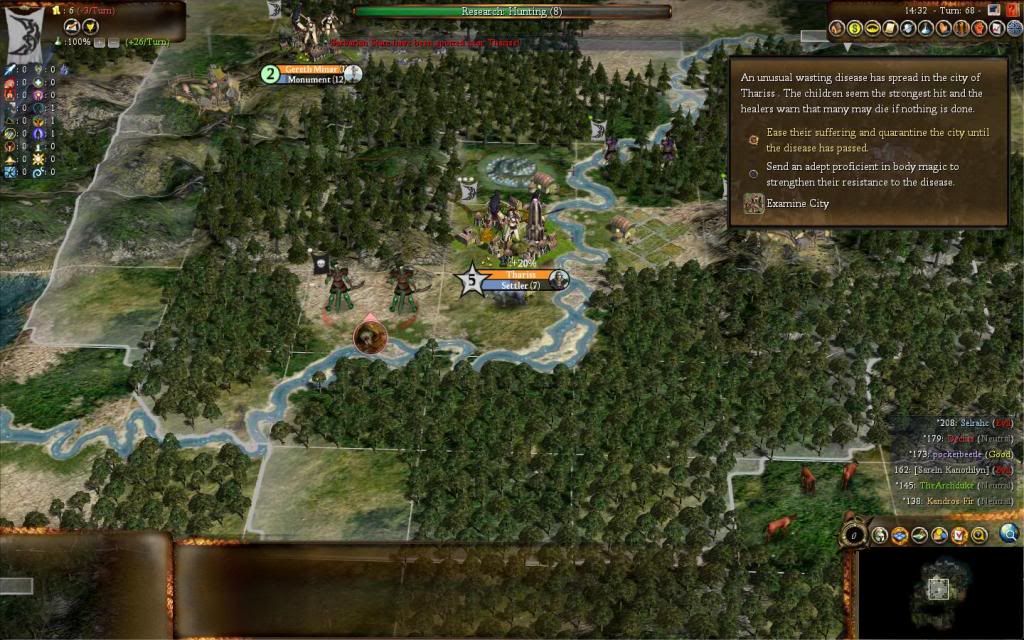Open the Civilopedia red question mark
This screenshot has width=1024, height=640.
tap(1013, 9)
